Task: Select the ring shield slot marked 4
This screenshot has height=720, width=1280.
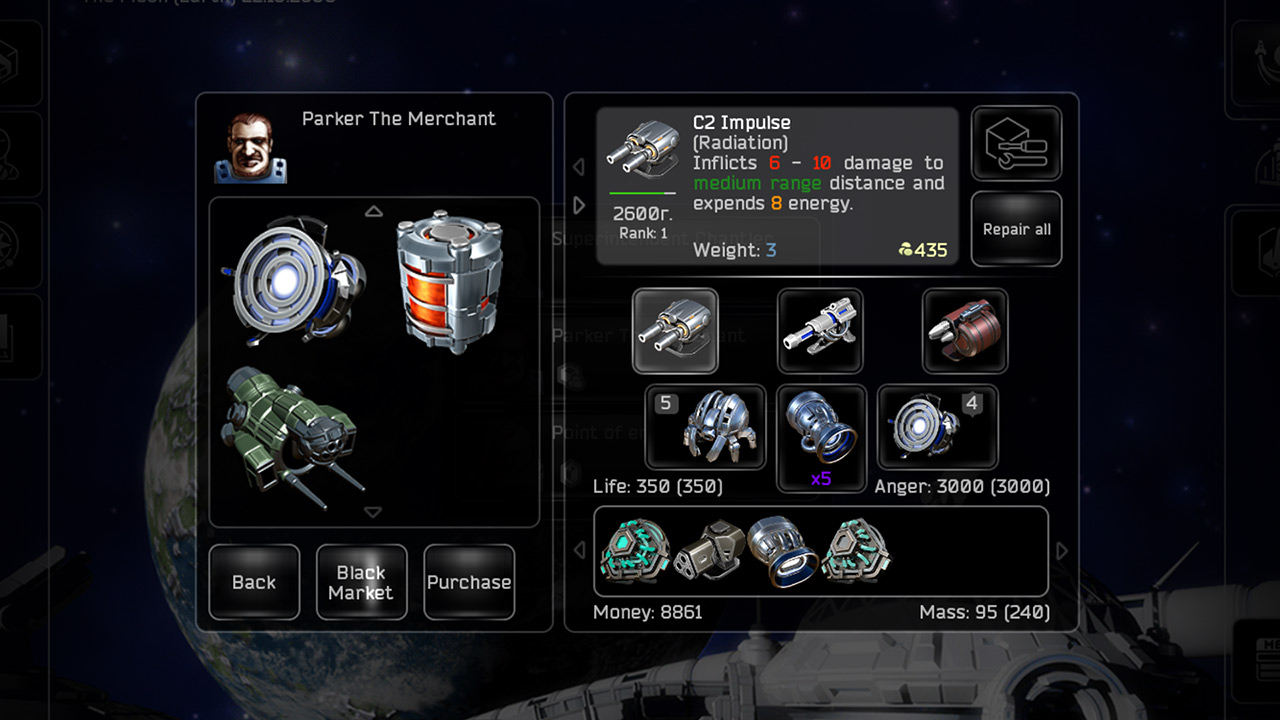Action: pos(937,427)
